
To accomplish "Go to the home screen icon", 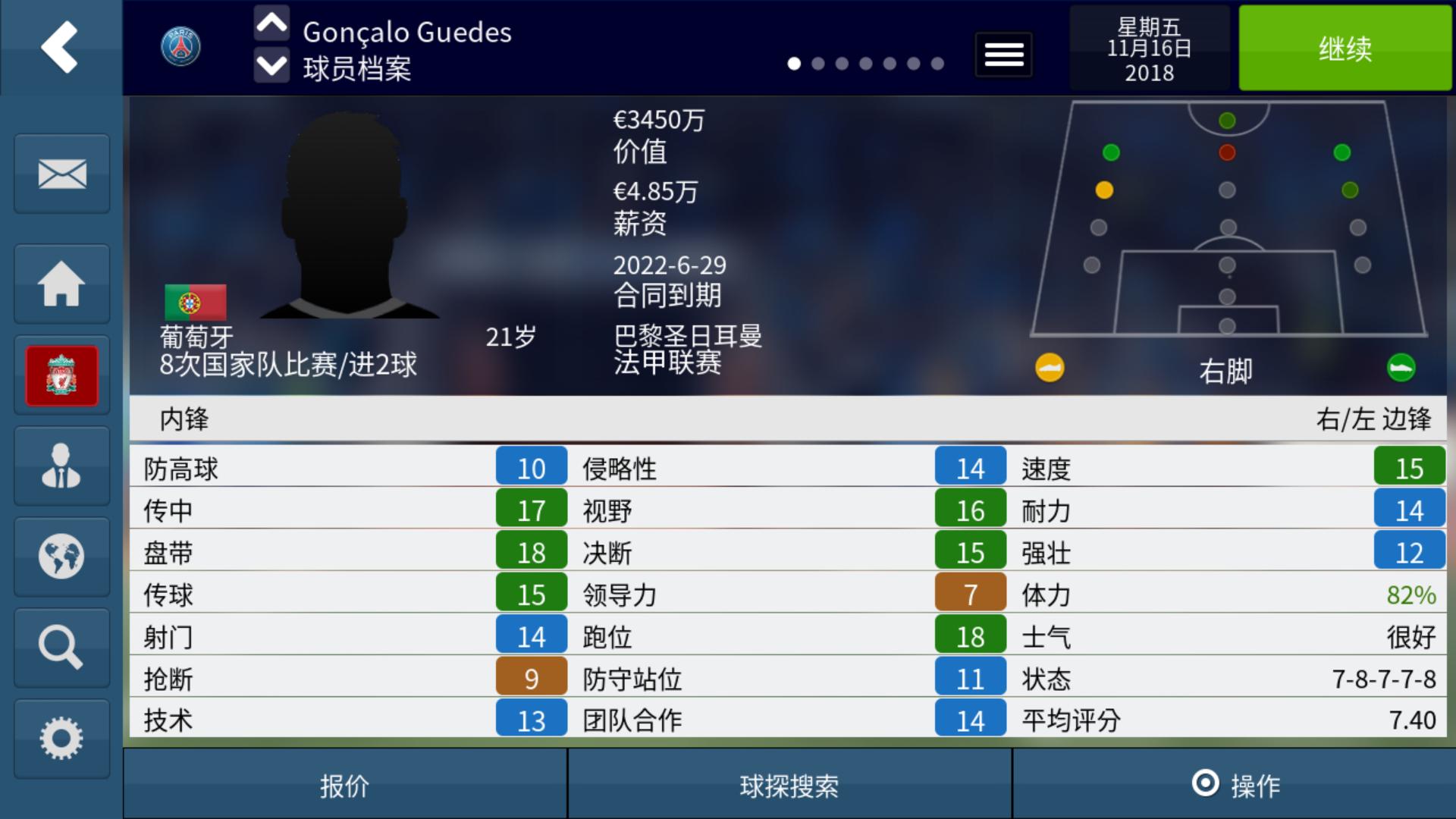I will tap(61, 283).
